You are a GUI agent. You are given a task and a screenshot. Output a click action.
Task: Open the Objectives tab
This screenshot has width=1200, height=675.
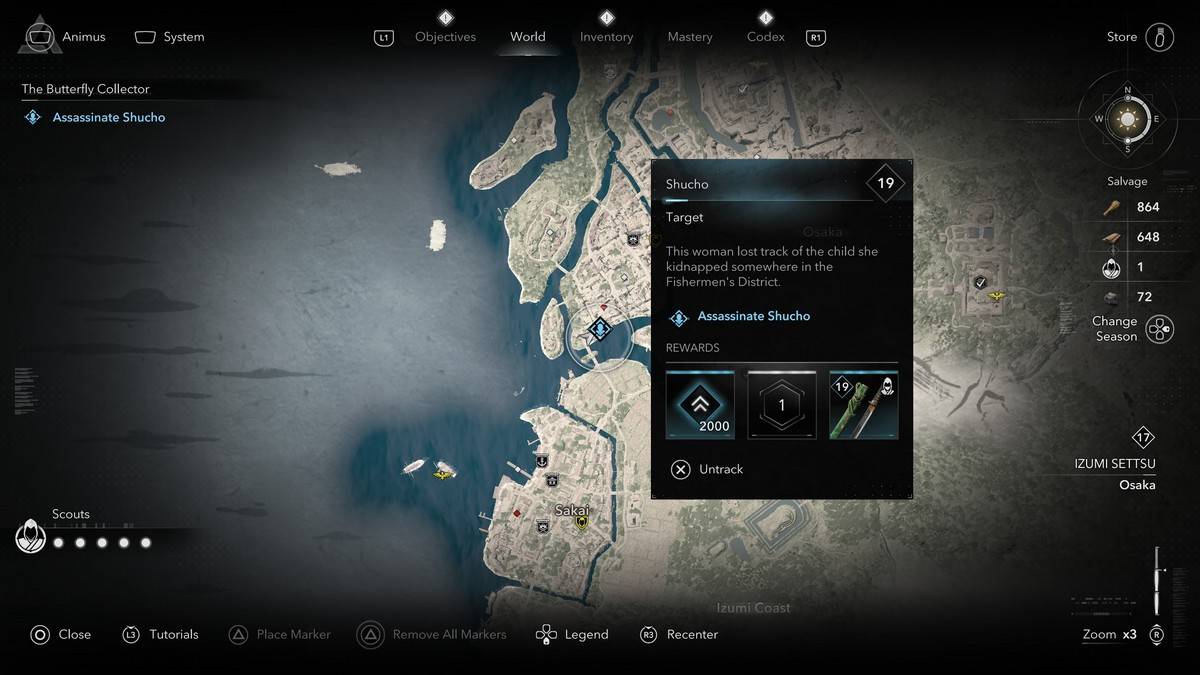(445, 37)
